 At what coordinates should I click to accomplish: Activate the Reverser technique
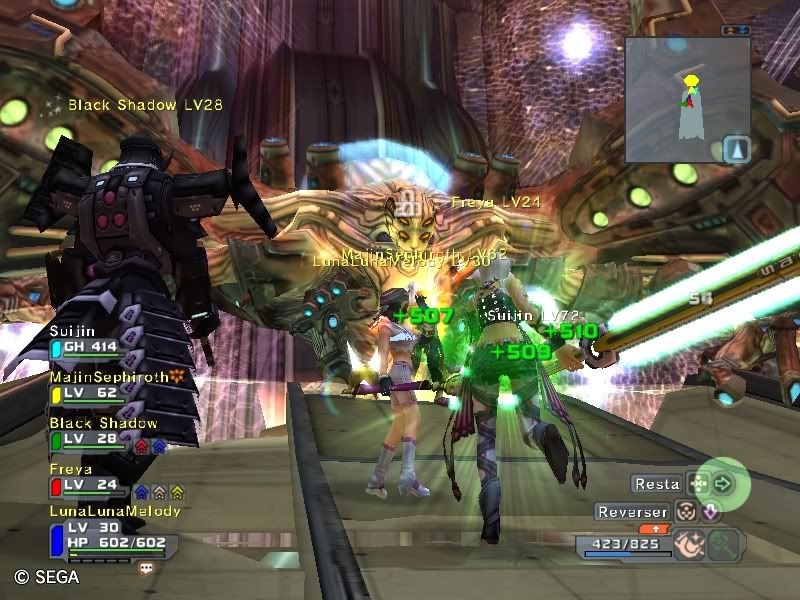click(x=685, y=511)
